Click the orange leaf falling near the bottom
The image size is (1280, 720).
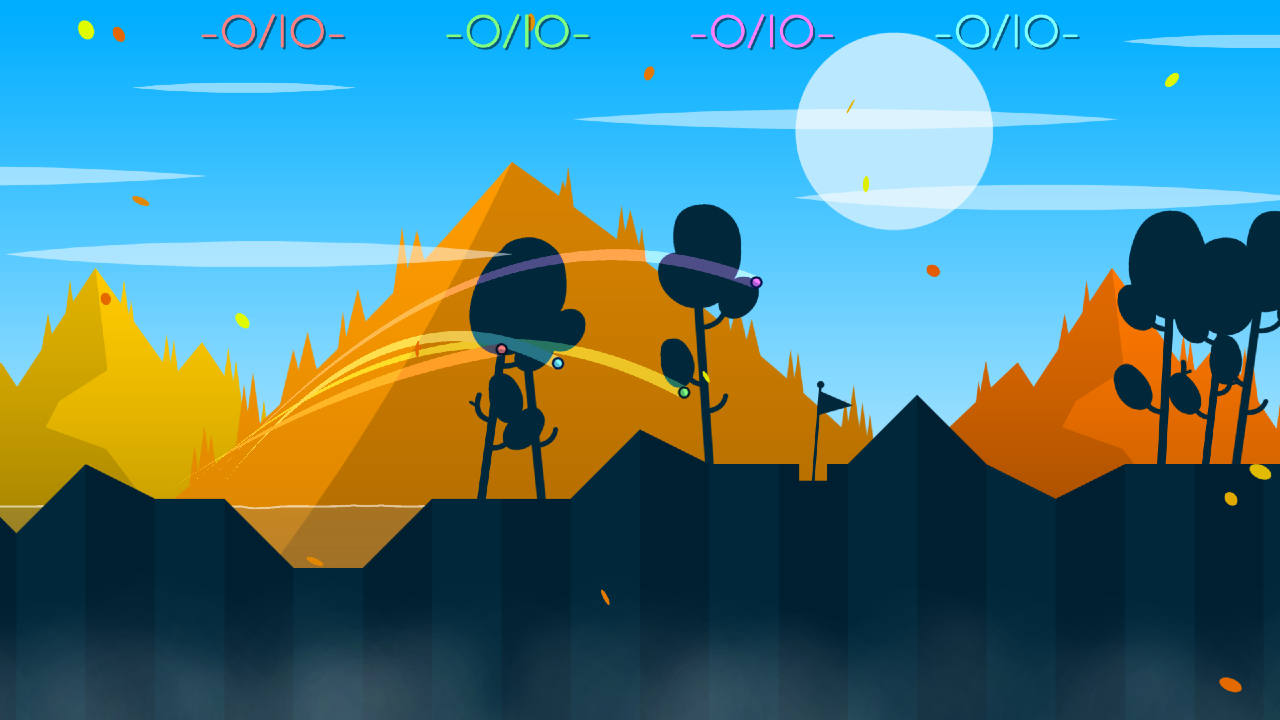(x=604, y=596)
